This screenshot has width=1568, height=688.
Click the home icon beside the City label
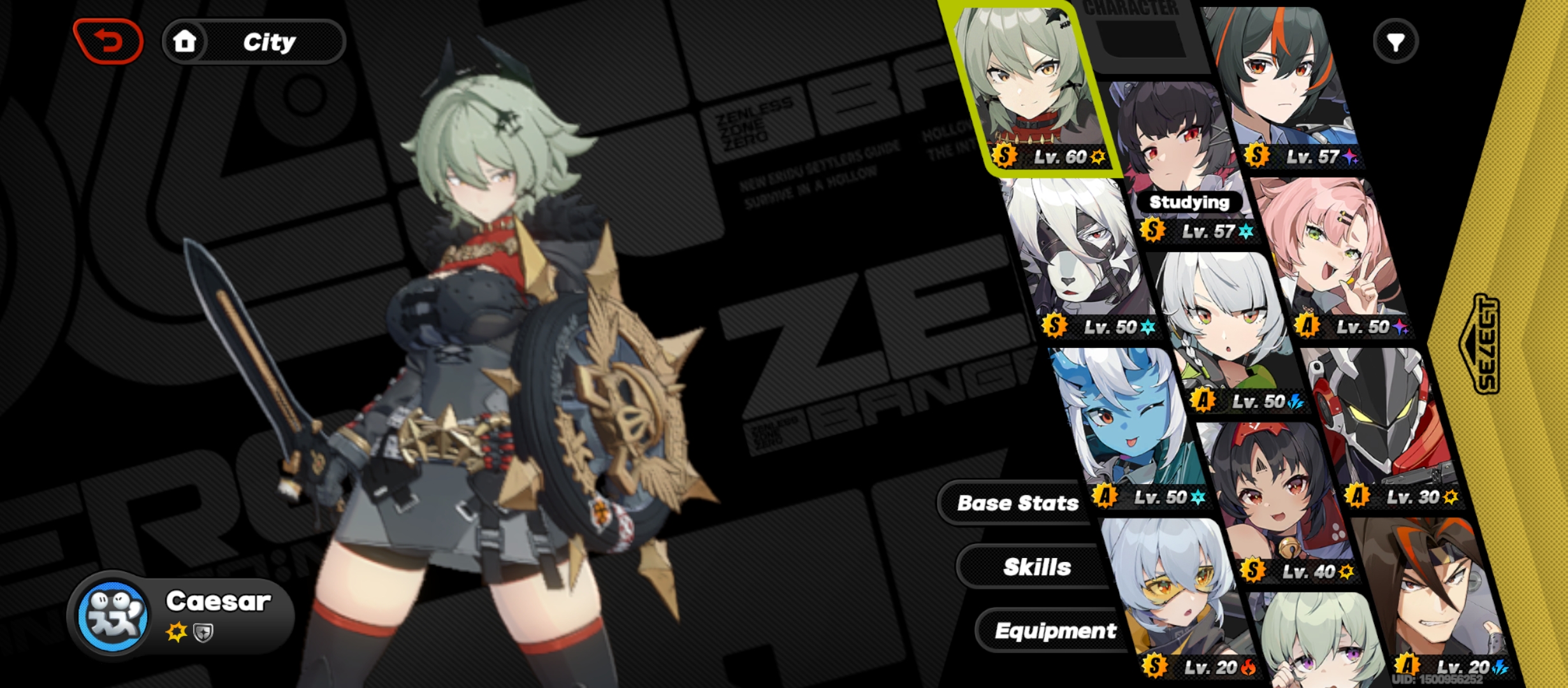click(x=185, y=42)
